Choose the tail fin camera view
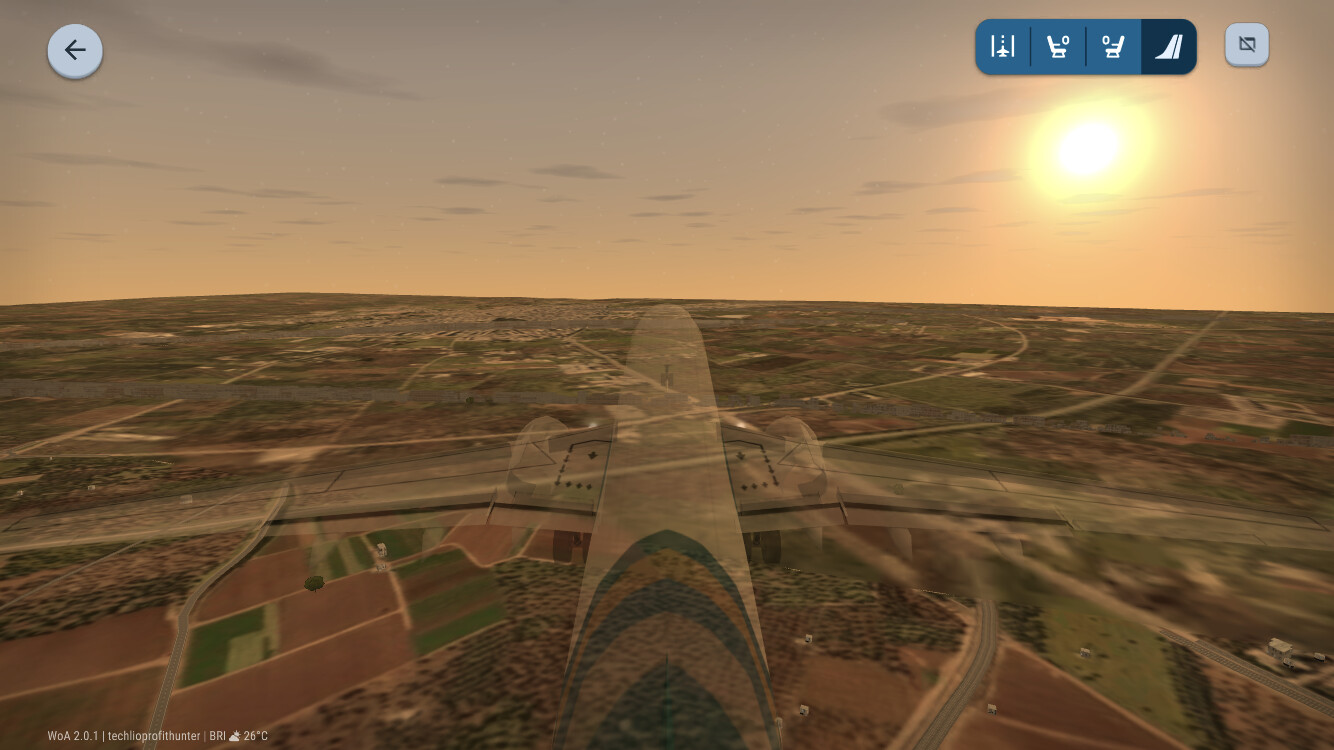Screen dimensions: 1334x750 (x=1168, y=47)
